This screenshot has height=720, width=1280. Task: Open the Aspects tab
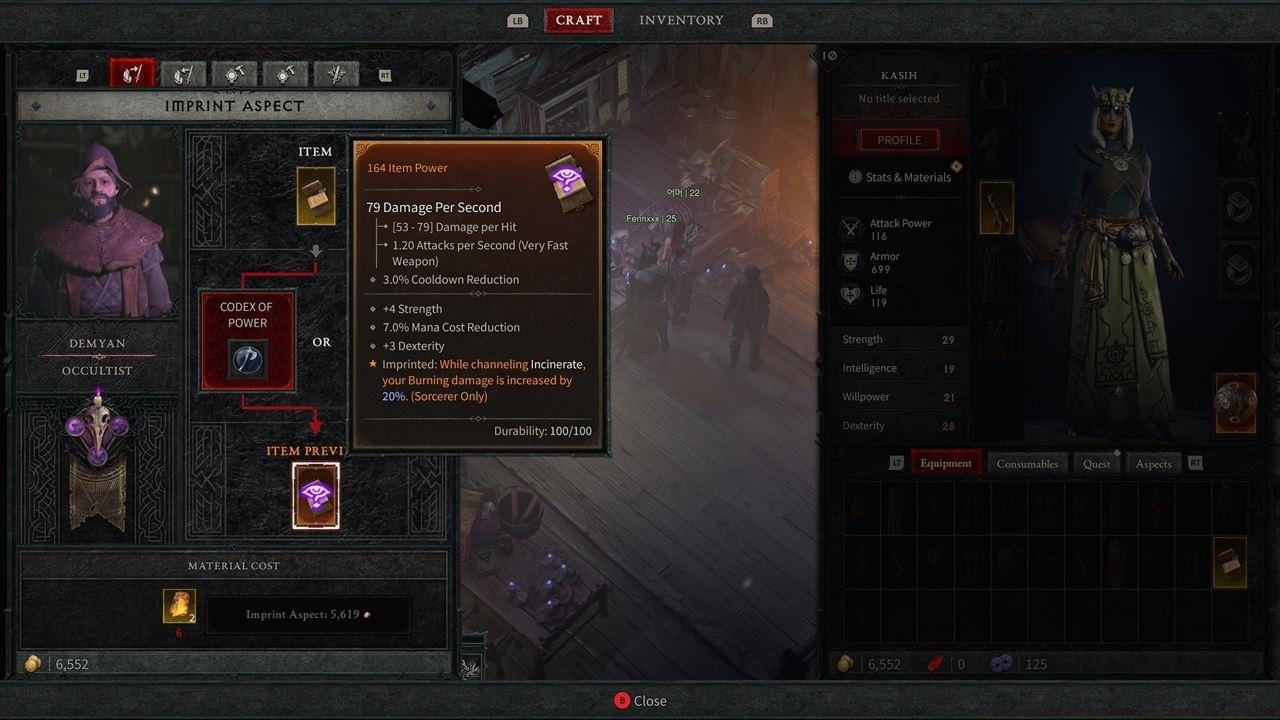(1152, 463)
